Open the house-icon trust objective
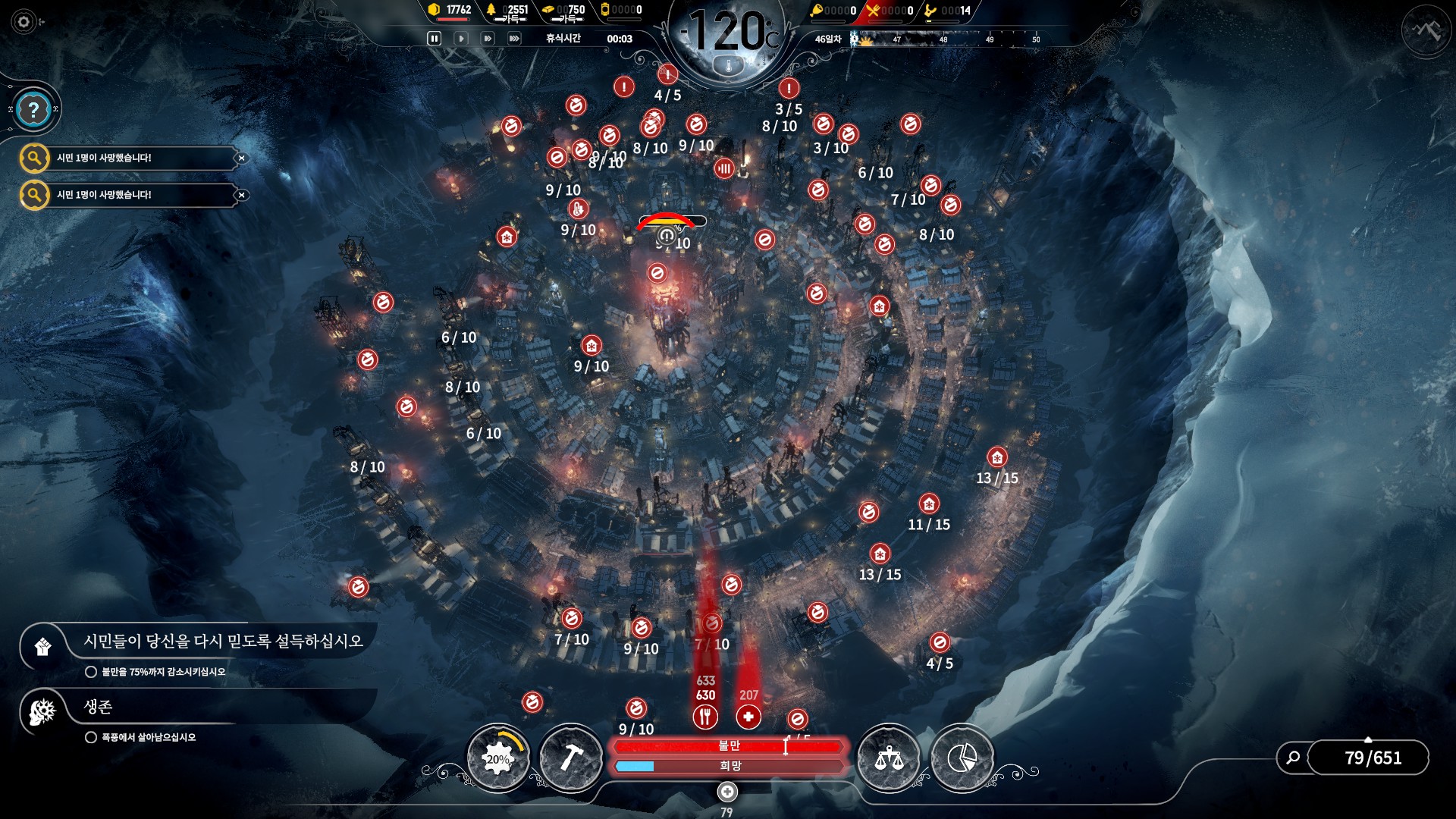The width and height of the screenshot is (1456, 819). [x=43, y=647]
